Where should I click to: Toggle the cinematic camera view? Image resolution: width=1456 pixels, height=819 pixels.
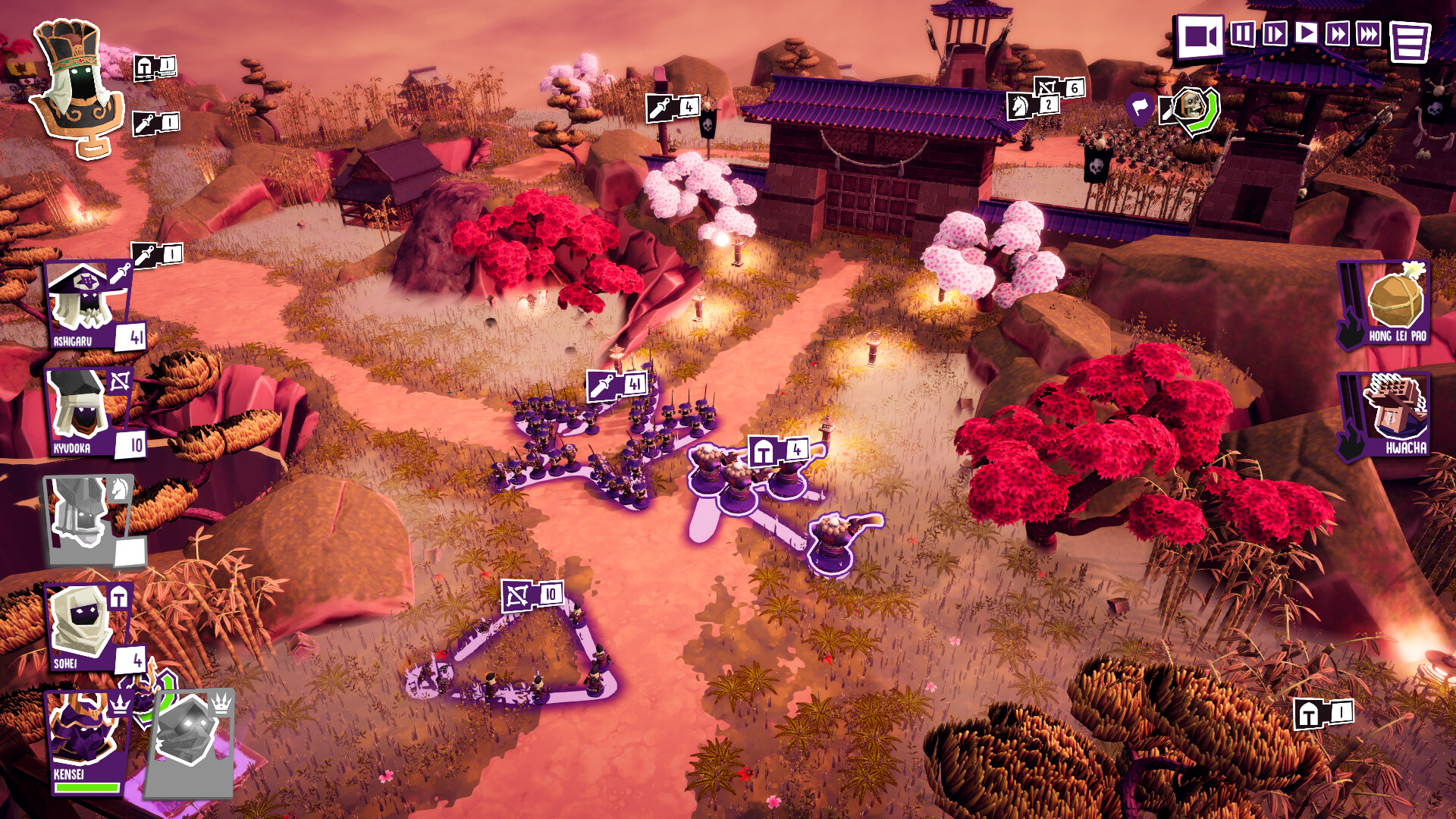coord(1200,36)
